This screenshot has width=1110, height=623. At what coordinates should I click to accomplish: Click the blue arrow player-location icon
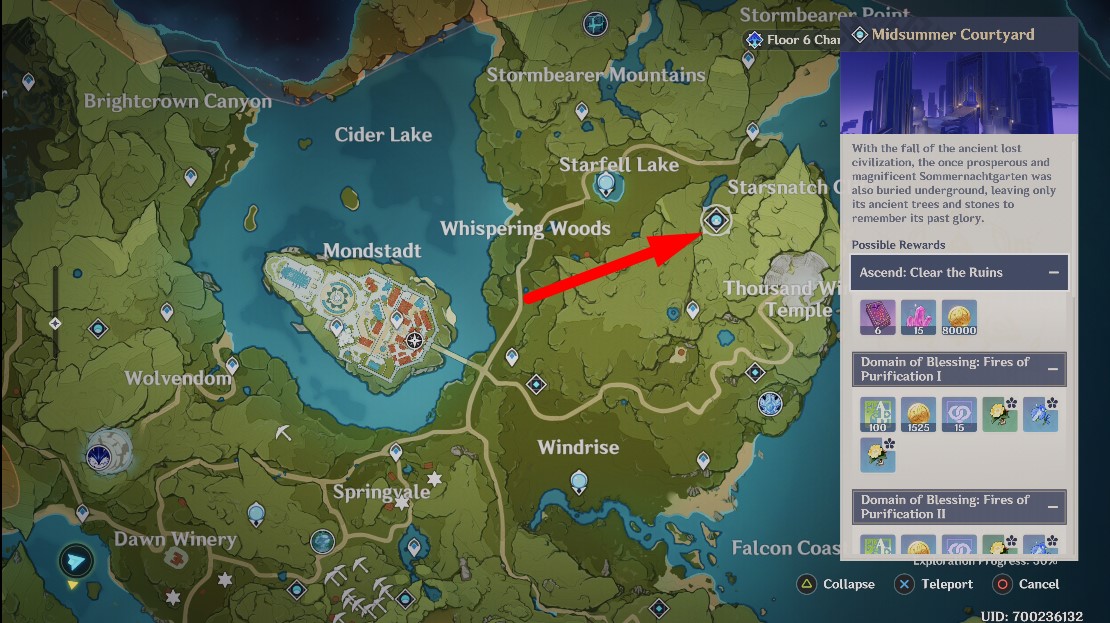tap(75, 560)
